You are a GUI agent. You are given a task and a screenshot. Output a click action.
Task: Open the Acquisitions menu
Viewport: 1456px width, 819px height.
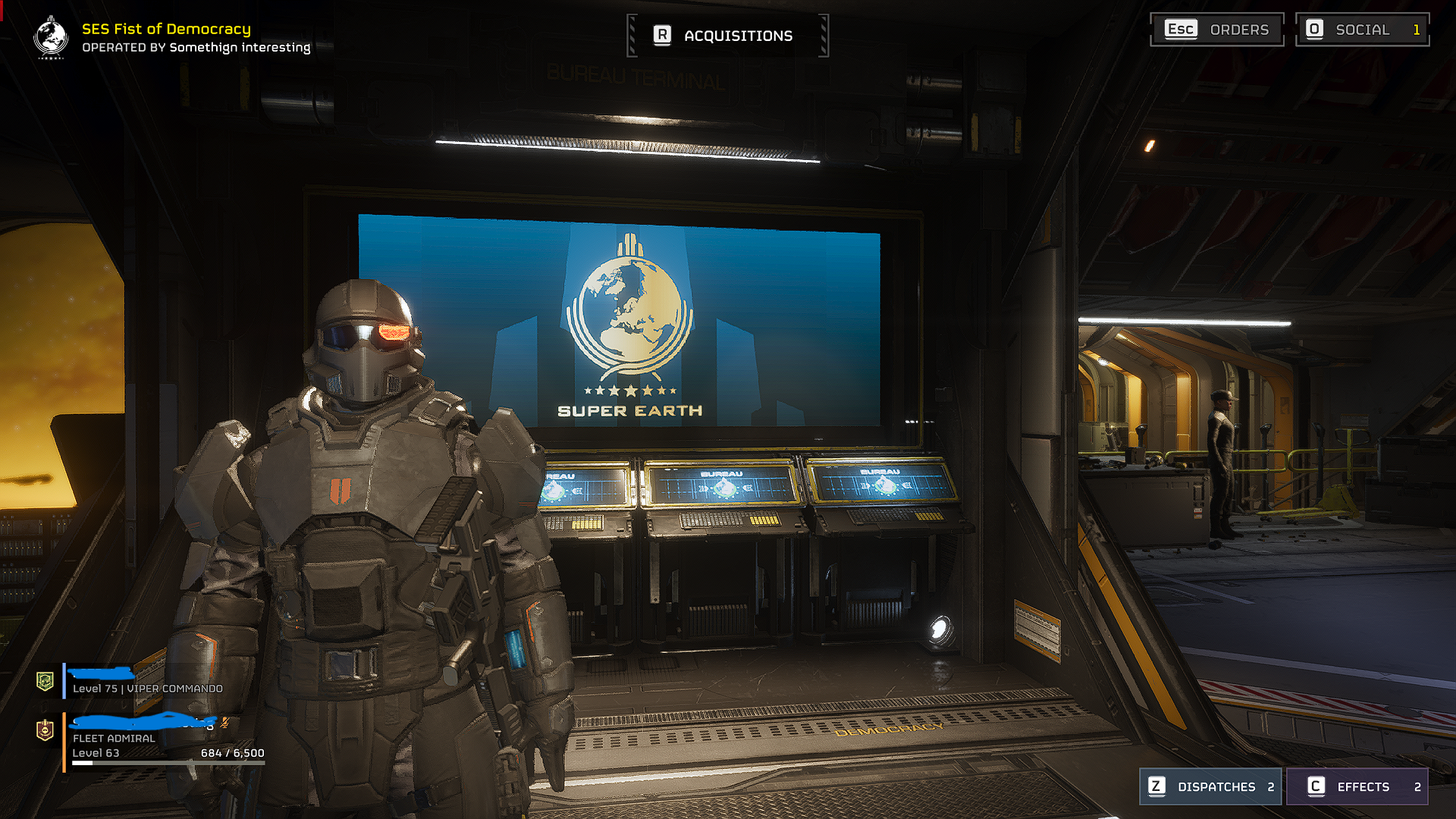click(x=727, y=36)
